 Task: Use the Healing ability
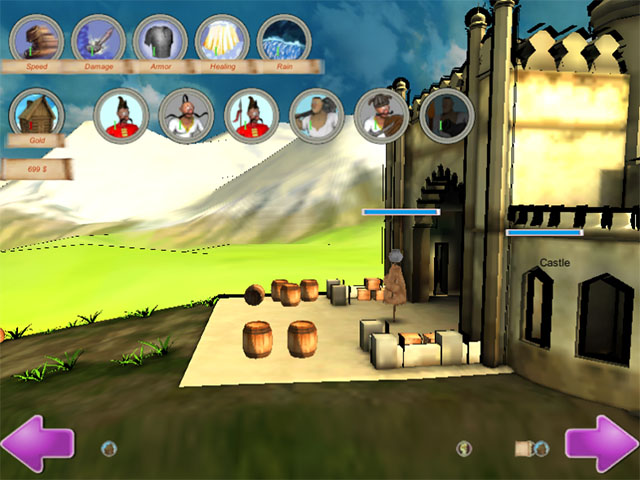point(222,39)
